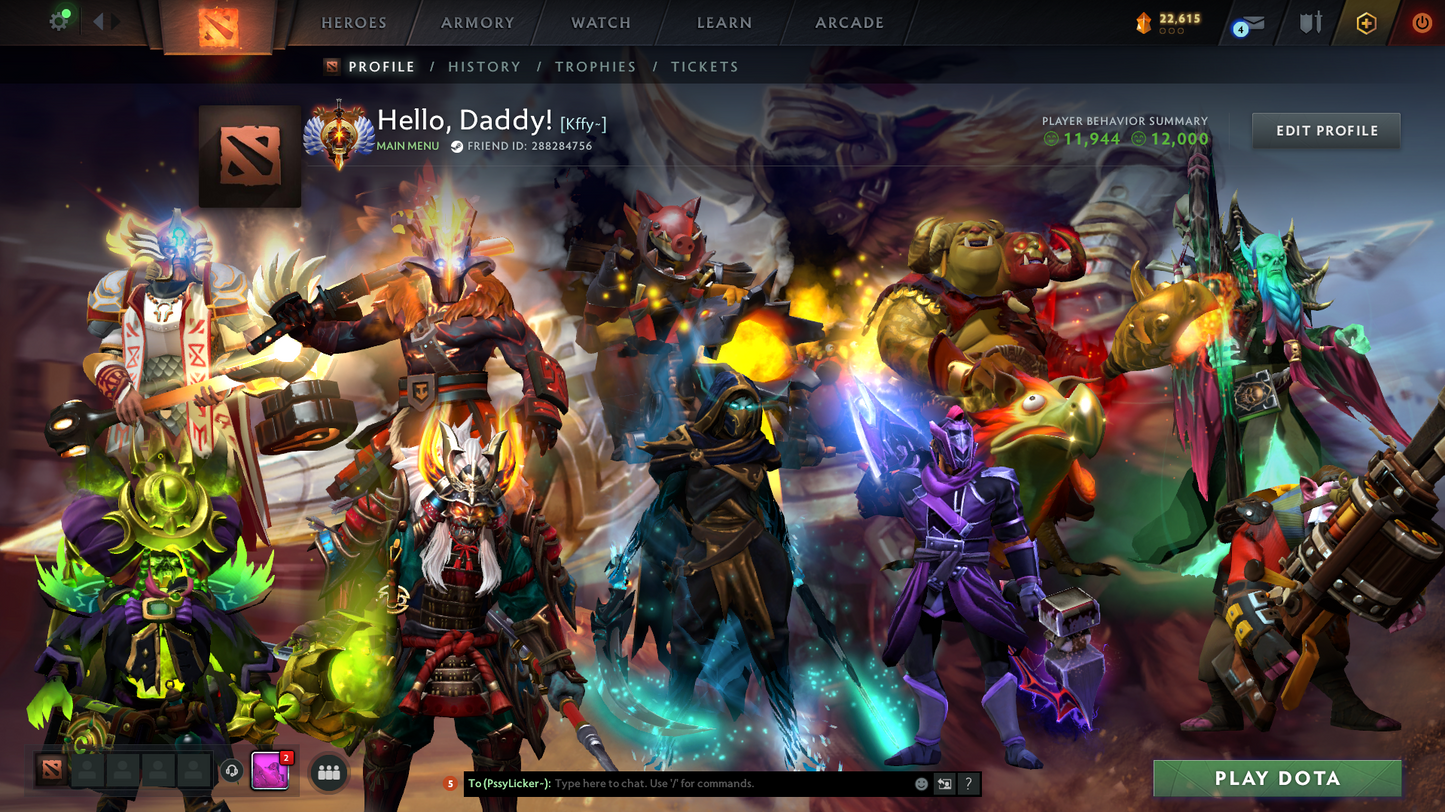The height and width of the screenshot is (812, 1445).
Task: Click the Dota 2 logo home button
Action: tap(218, 26)
